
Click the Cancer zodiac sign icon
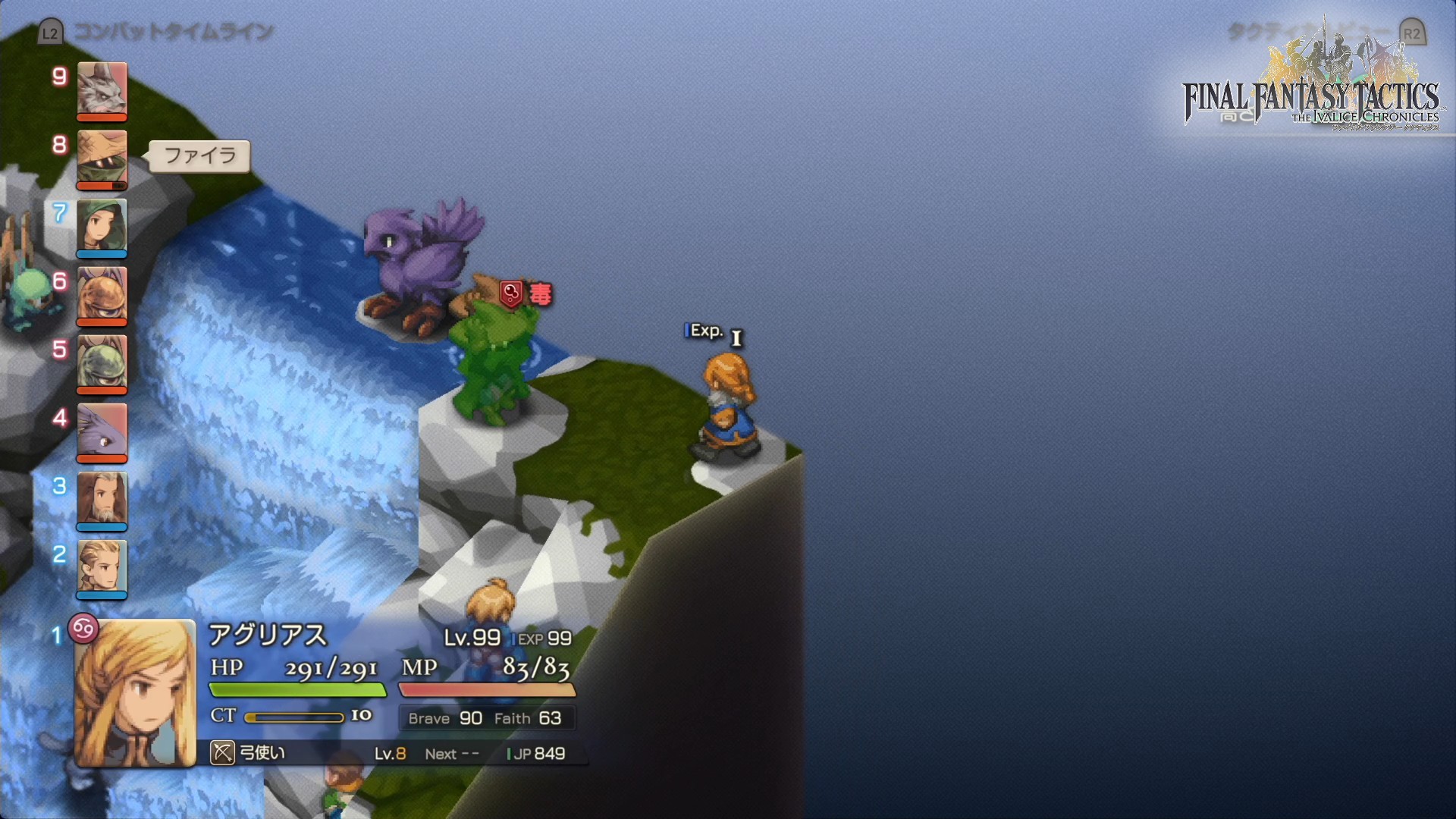pyautogui.click(x=83, y=628)
